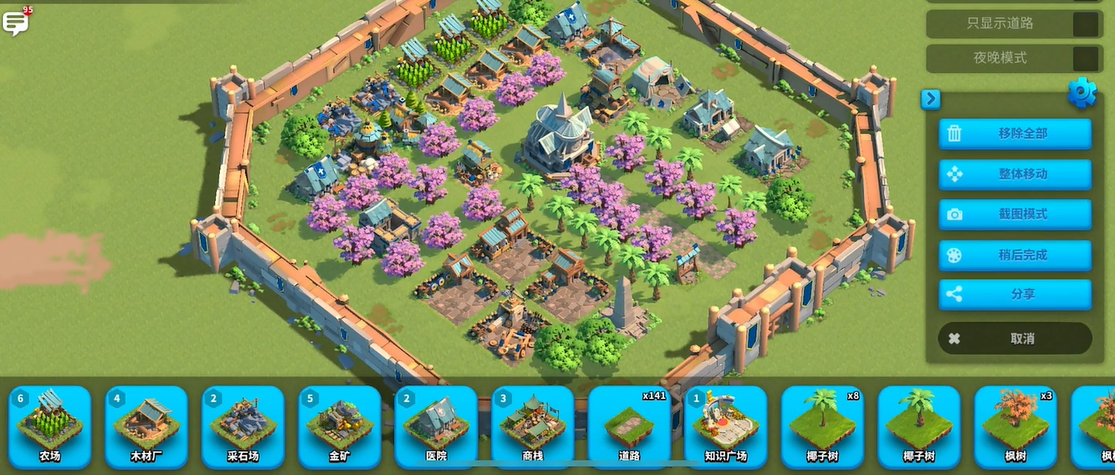Enter 截图模式 screenshot mode

click(x=1014, y=214)
